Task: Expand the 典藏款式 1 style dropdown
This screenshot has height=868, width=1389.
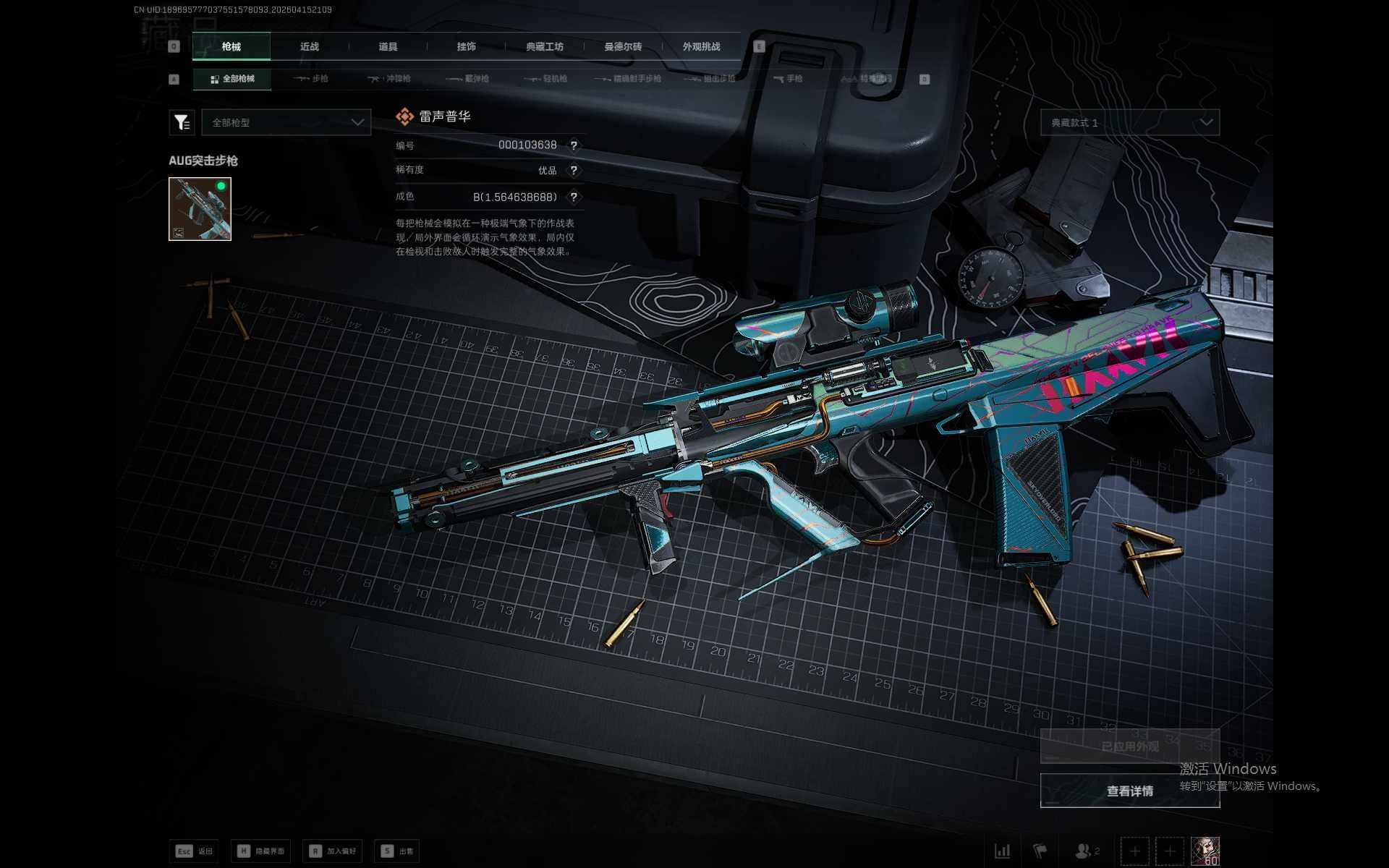Action: (x=1129, y=122)
